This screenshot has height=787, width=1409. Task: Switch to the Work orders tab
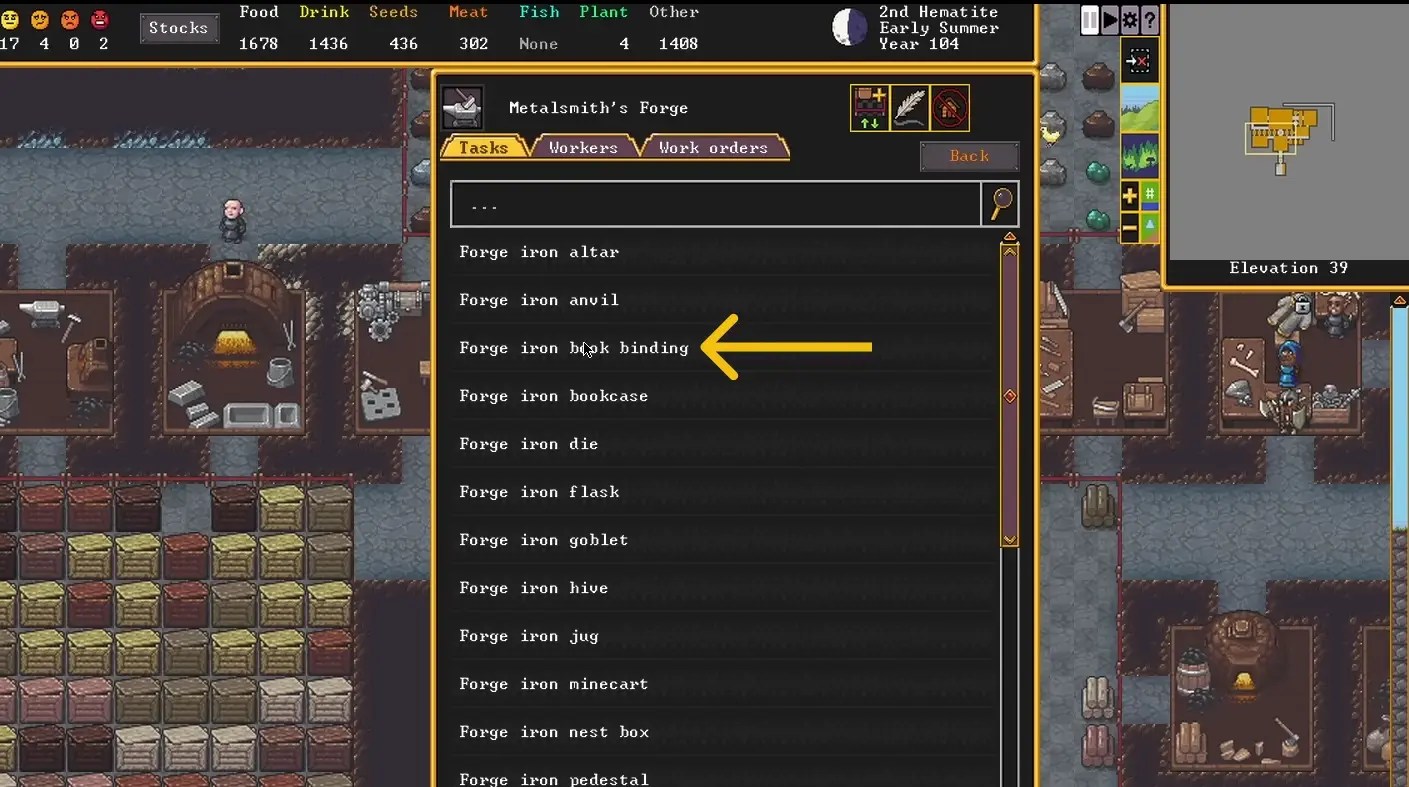pyautogui.click(x=714, y=146)
